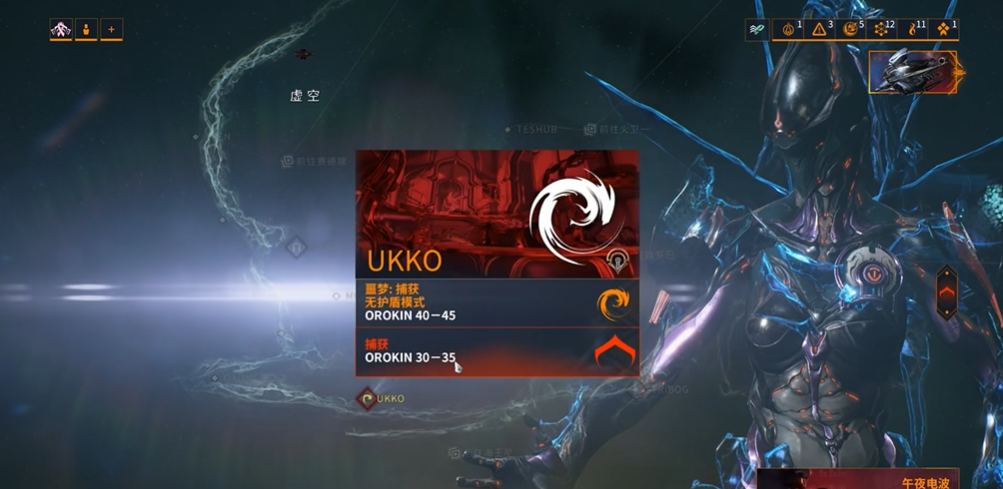Screen dimensions: 1003x489
Task: Show the alerts triangle icon with count 3
Action: point(821,30)
